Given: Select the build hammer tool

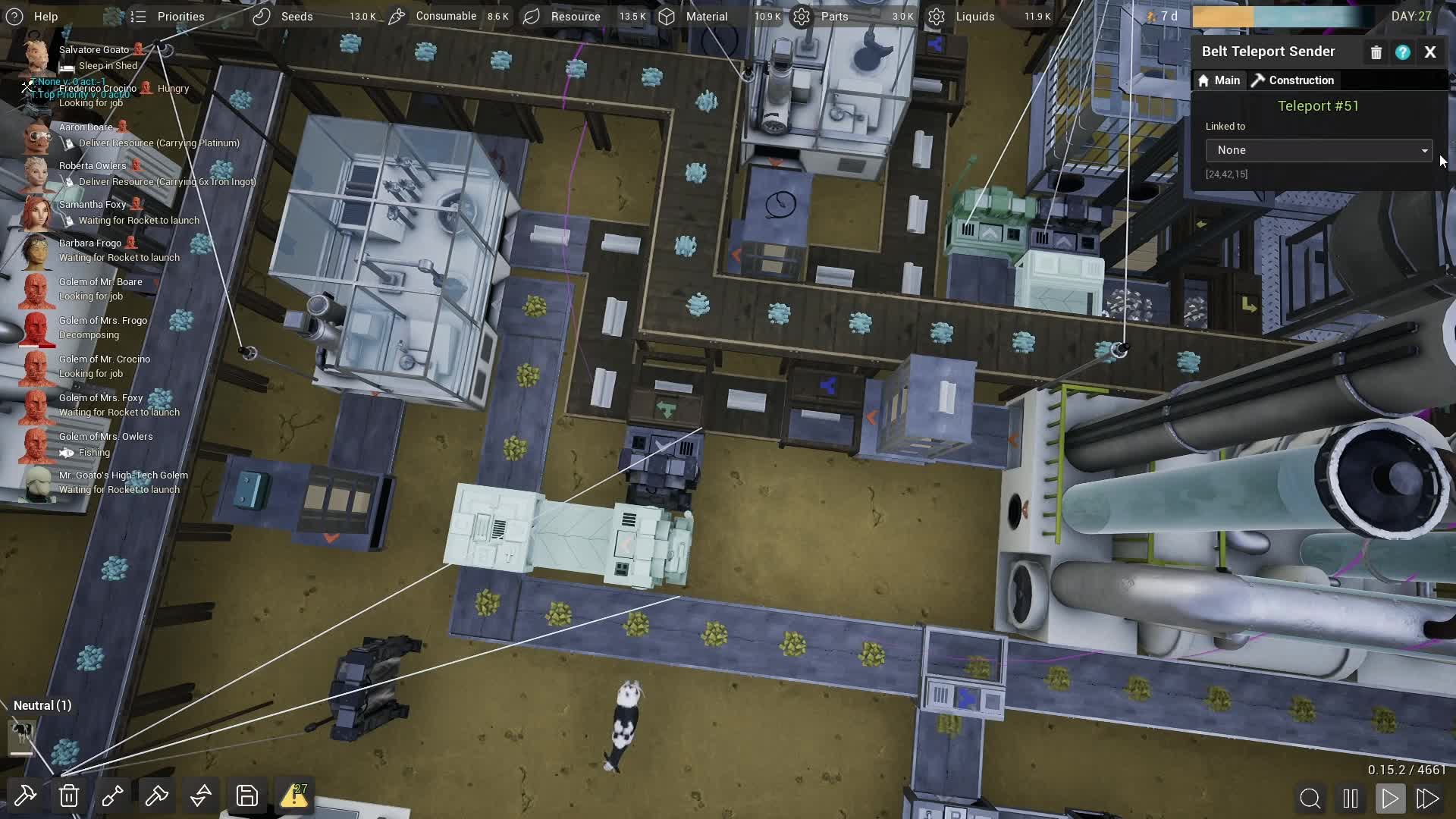Looking at the screenshot, I should [25, 795].
